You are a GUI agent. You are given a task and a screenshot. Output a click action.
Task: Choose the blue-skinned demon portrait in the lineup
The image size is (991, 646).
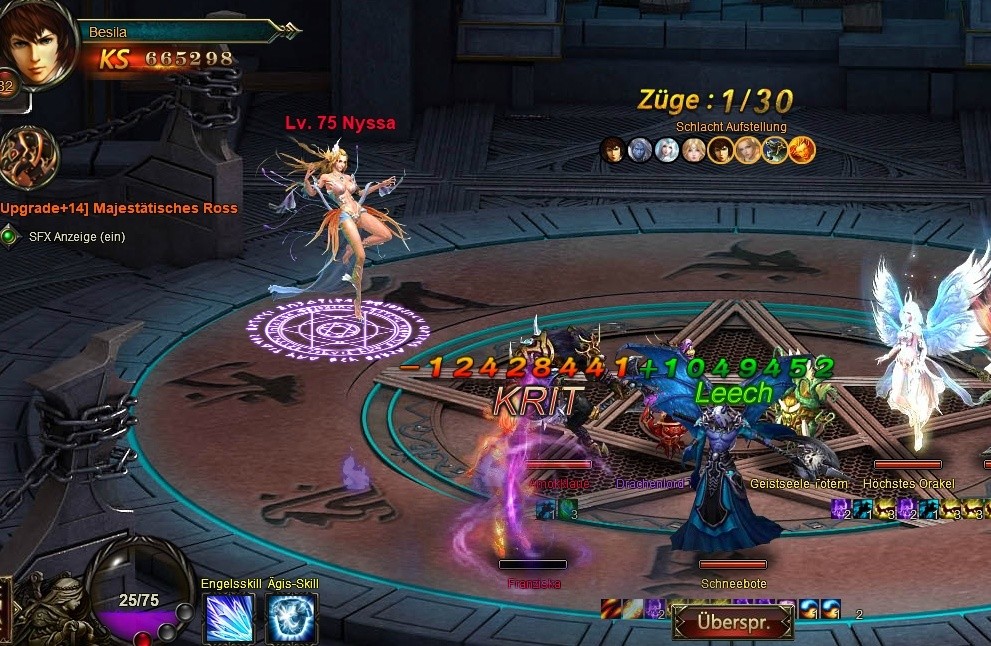[x=640, y=150]
